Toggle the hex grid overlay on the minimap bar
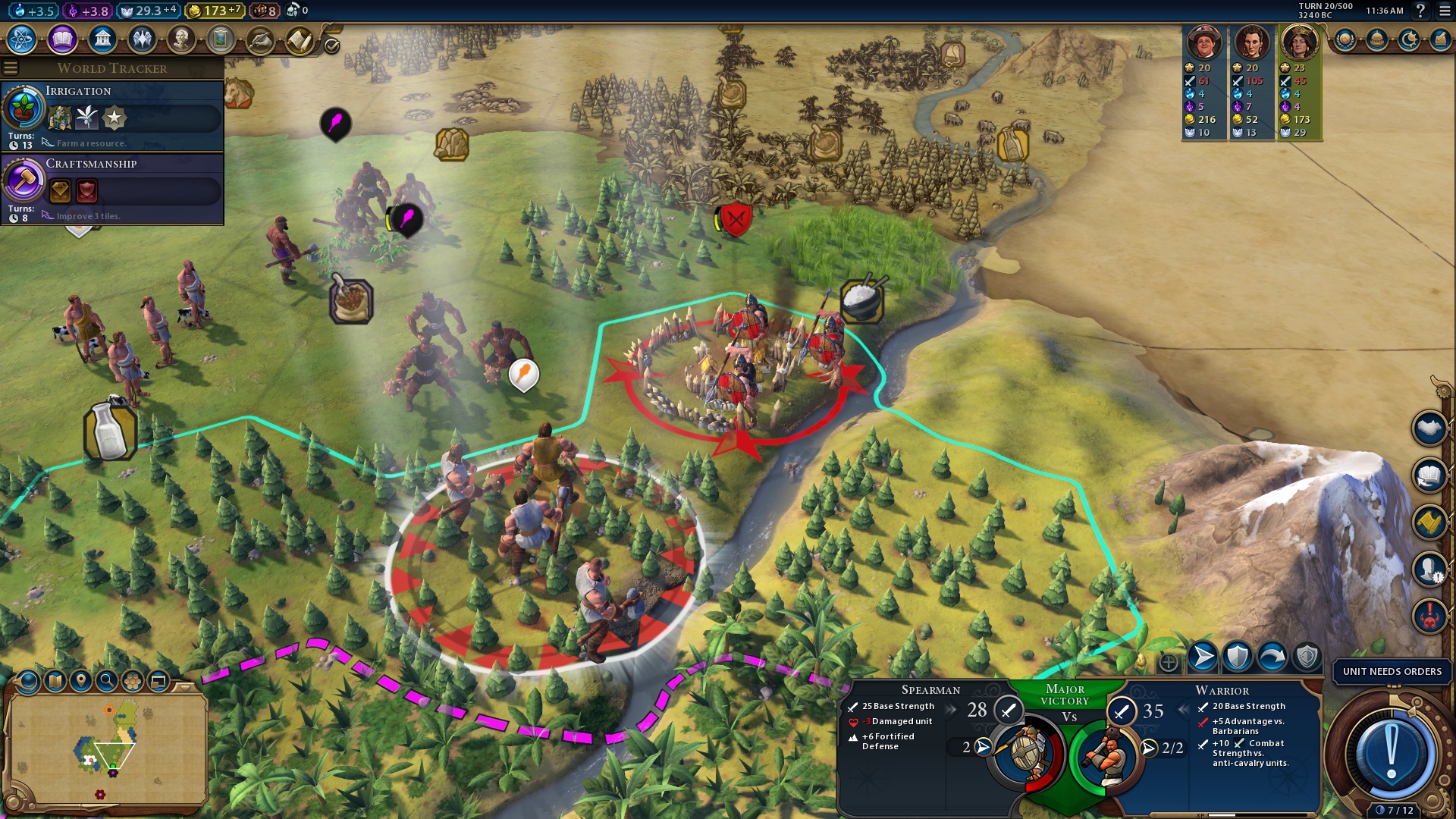 coord(133,681)
